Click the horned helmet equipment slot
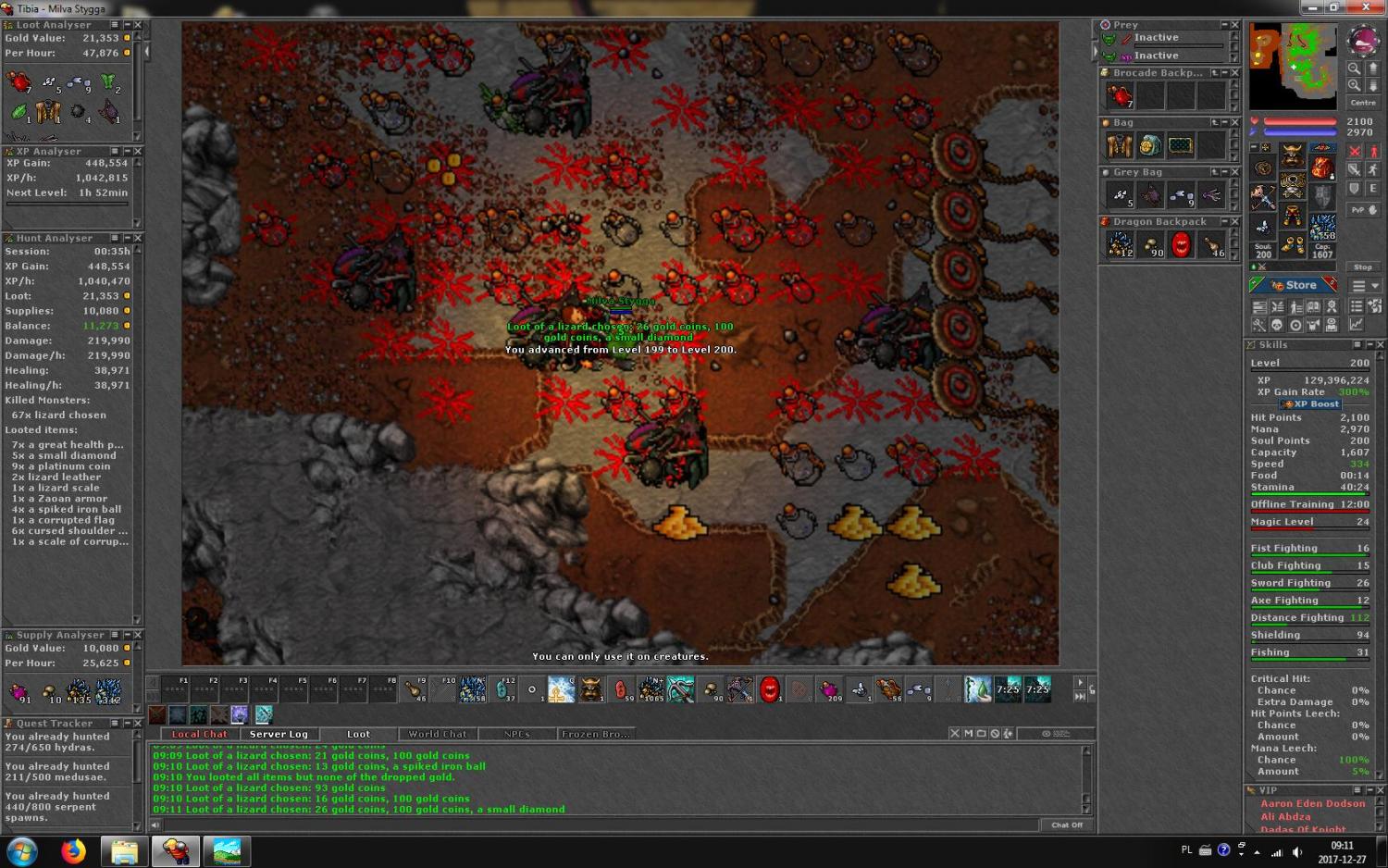The height and width of the screenshot is (868, 1388). (x=1293, y=153)
